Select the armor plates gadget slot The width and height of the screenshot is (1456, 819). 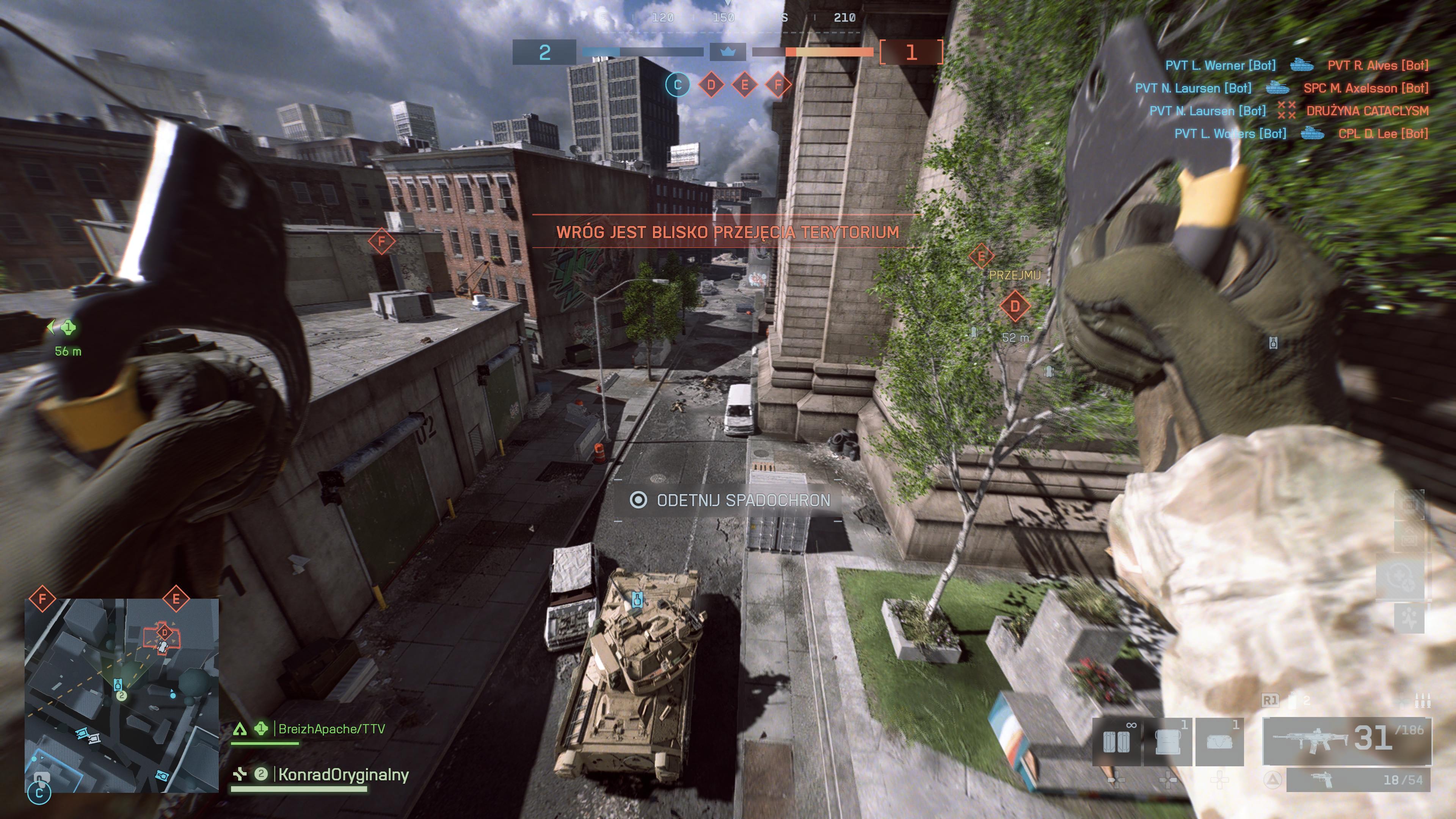click(x=1116, y=742)
